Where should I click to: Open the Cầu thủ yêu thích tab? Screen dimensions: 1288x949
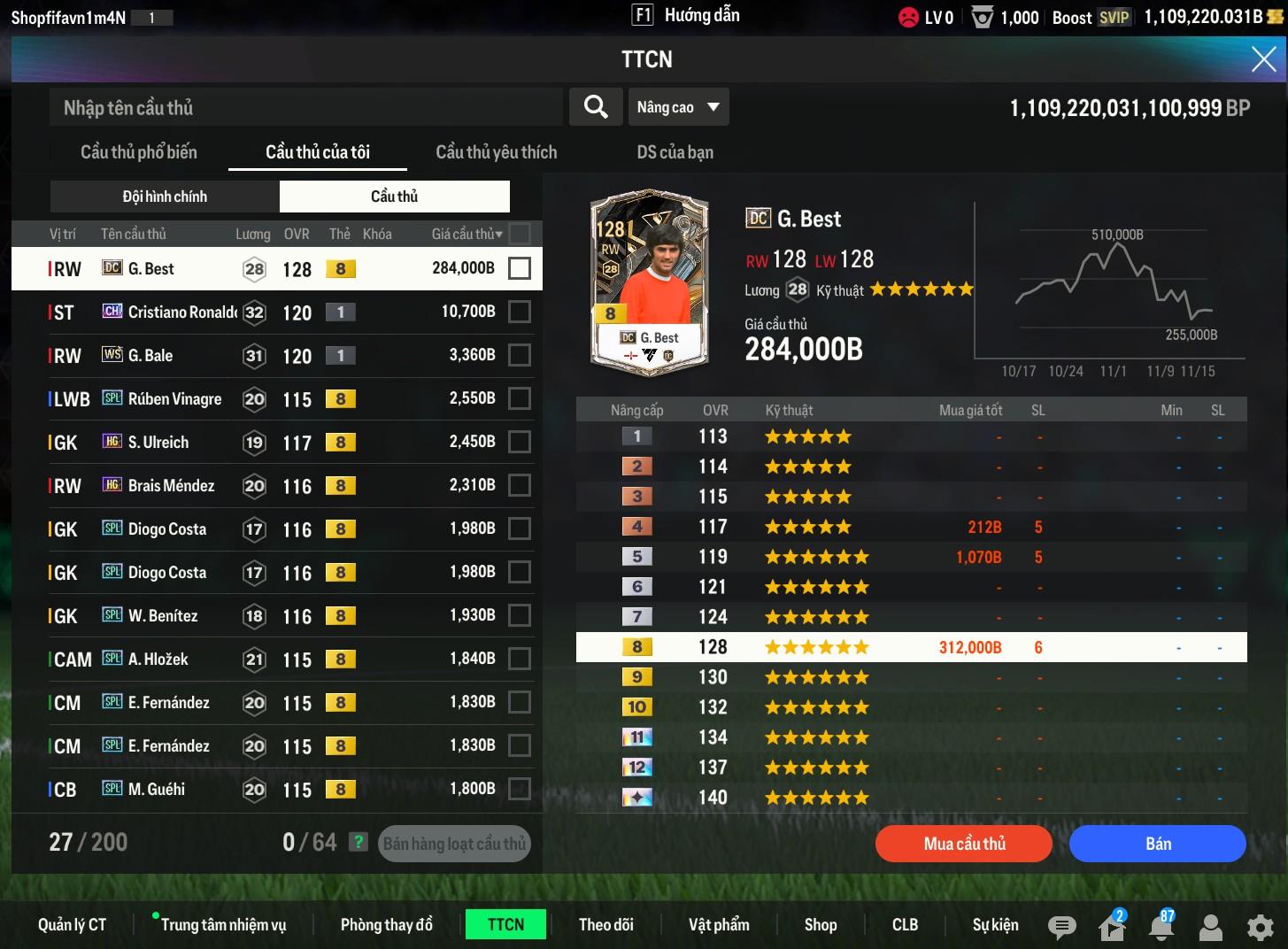(496, 152)
